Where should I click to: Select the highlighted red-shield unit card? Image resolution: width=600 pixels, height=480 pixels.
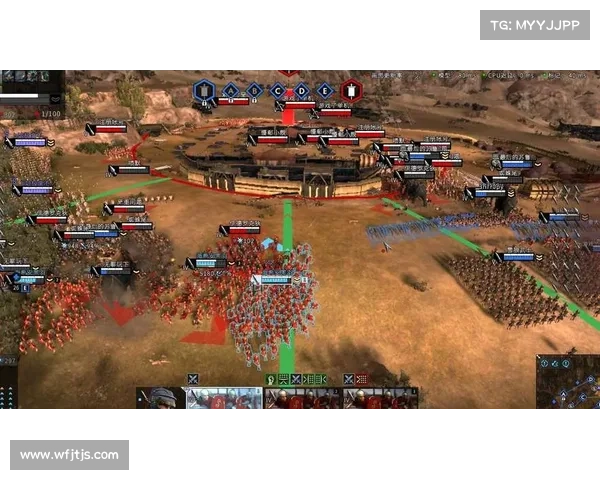(225, 400)
